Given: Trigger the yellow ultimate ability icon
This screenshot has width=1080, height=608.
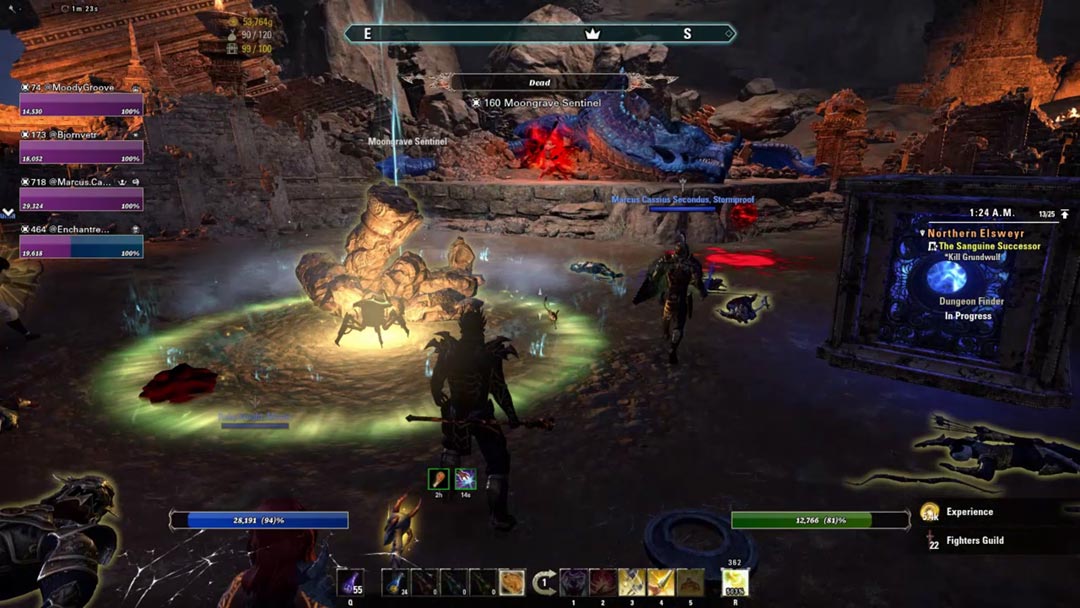Looking at the screenshot, I should pos(735,582).
